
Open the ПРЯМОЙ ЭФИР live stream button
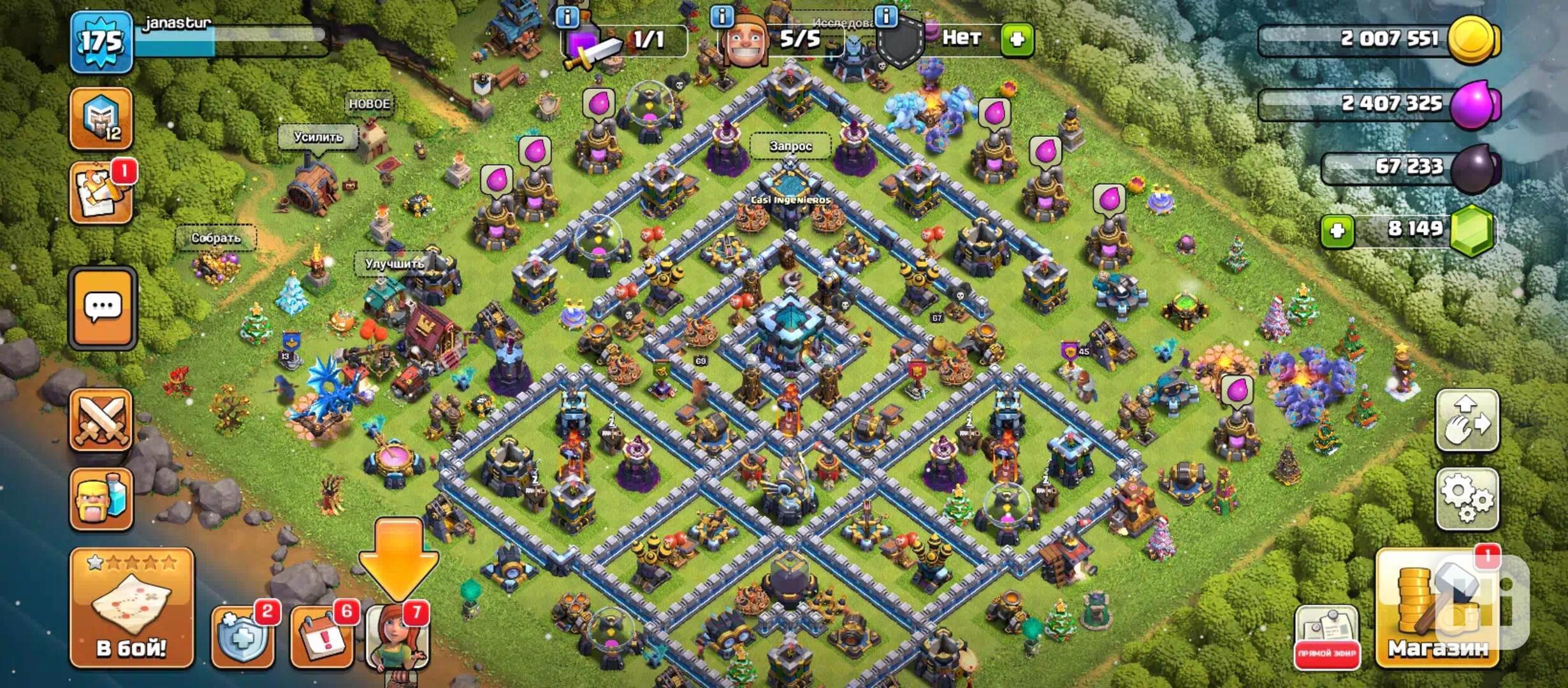click(x=1327, y=637)
